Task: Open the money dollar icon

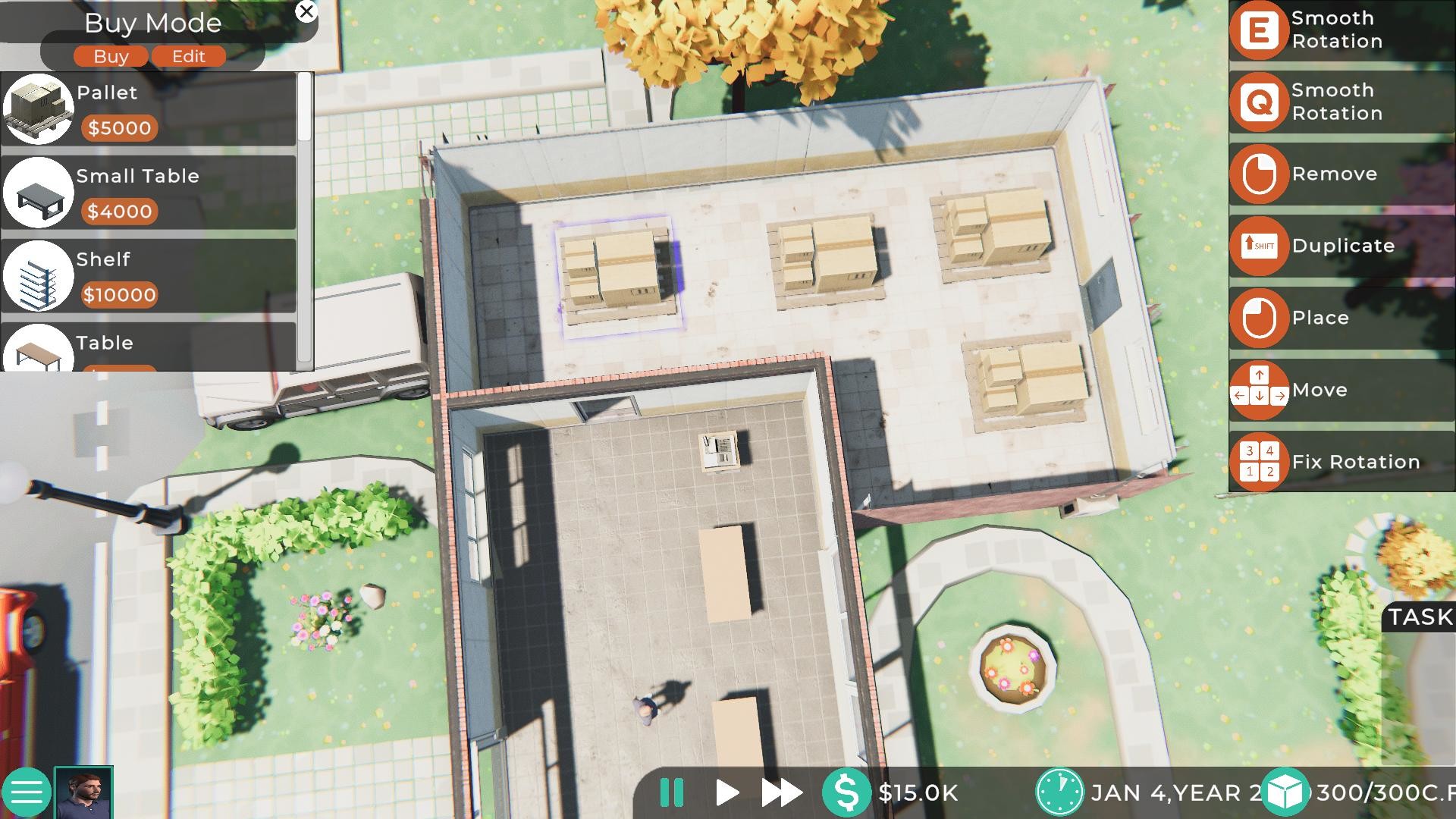Action: (x=847, y=793)
